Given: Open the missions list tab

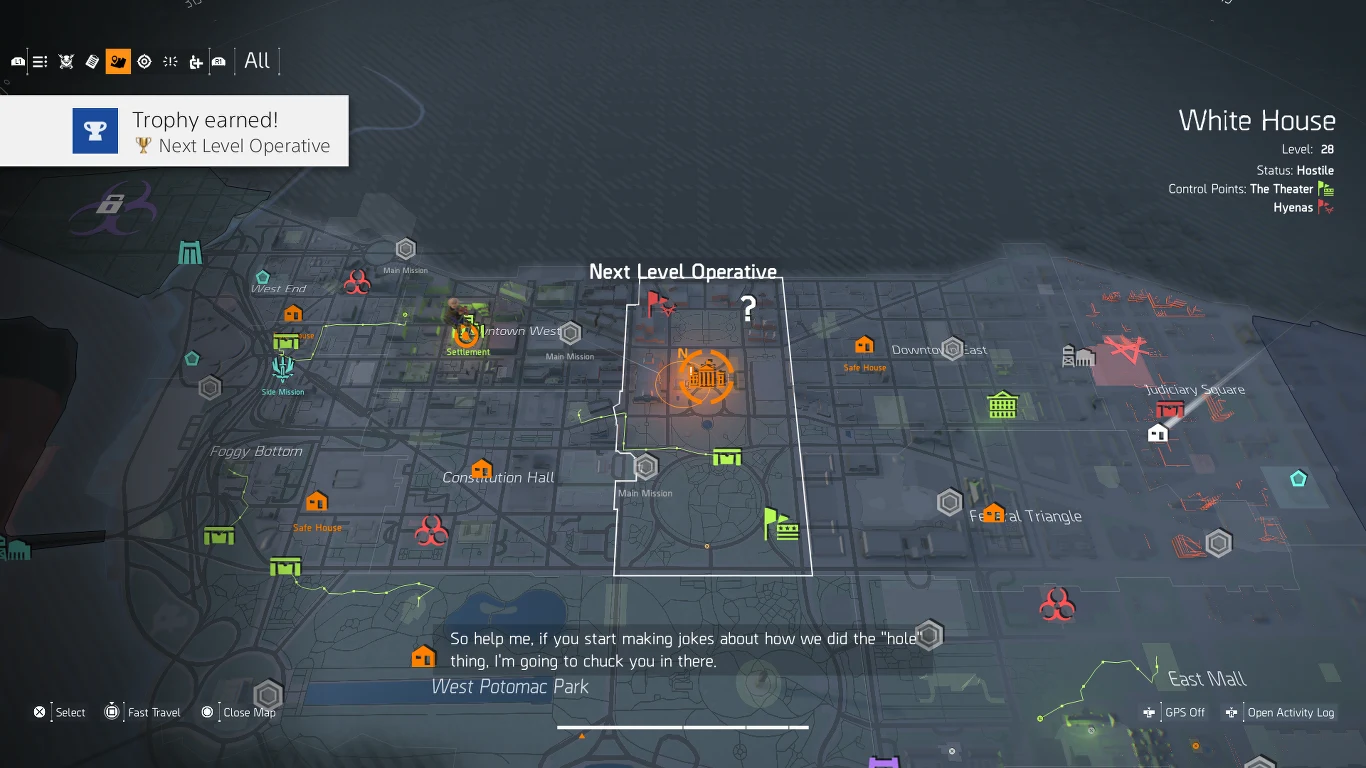Looking at the screenshot, I should [x=39, y=61].
